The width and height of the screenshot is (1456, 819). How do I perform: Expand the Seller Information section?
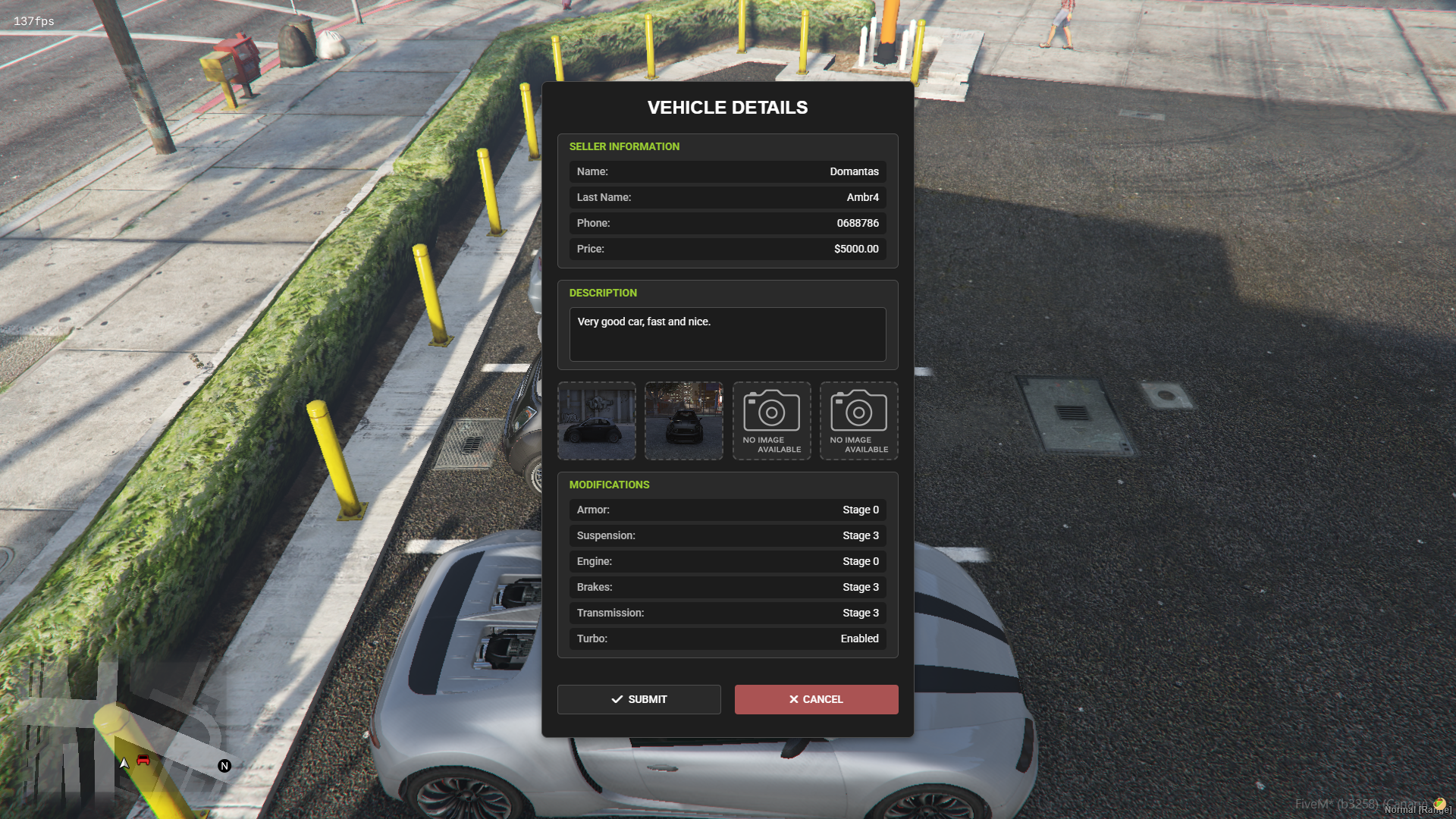(x=624, y=146)
